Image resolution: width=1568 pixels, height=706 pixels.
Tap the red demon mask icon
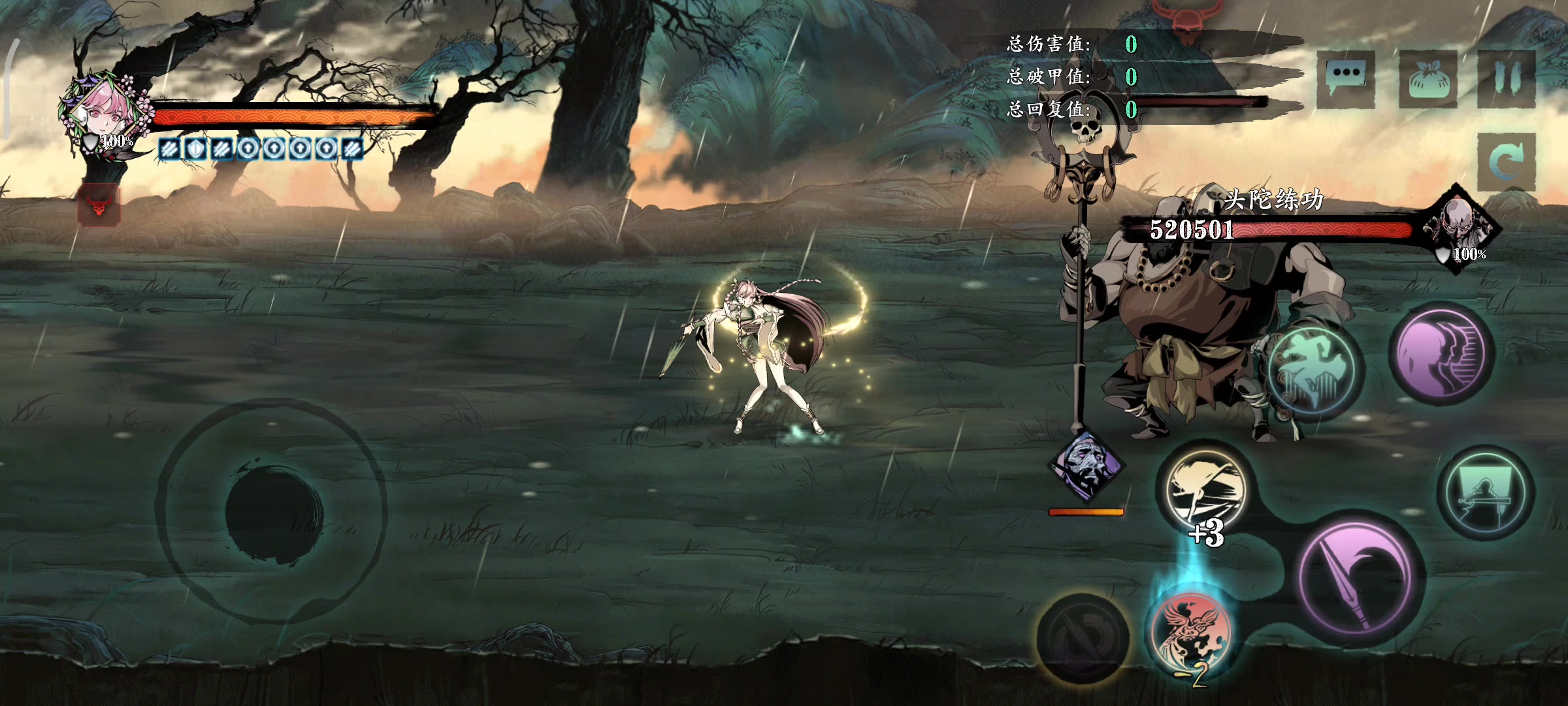tap(99, 205)
